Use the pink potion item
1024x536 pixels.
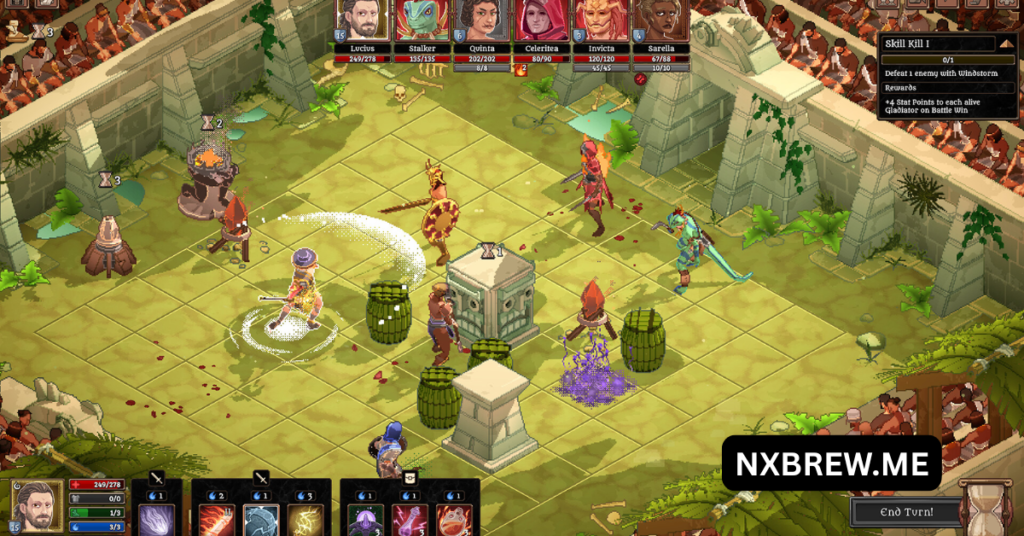409,520
